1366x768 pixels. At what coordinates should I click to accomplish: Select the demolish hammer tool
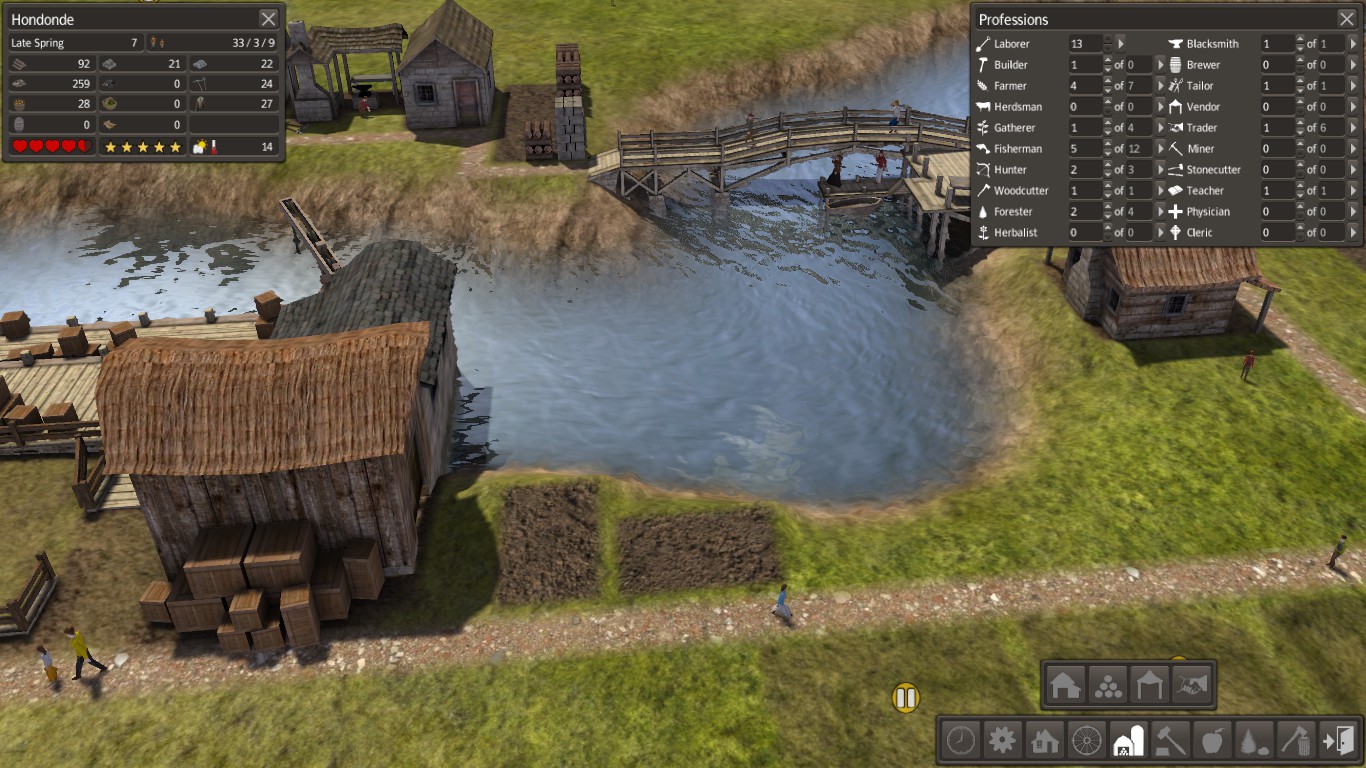pos(1170,741)
